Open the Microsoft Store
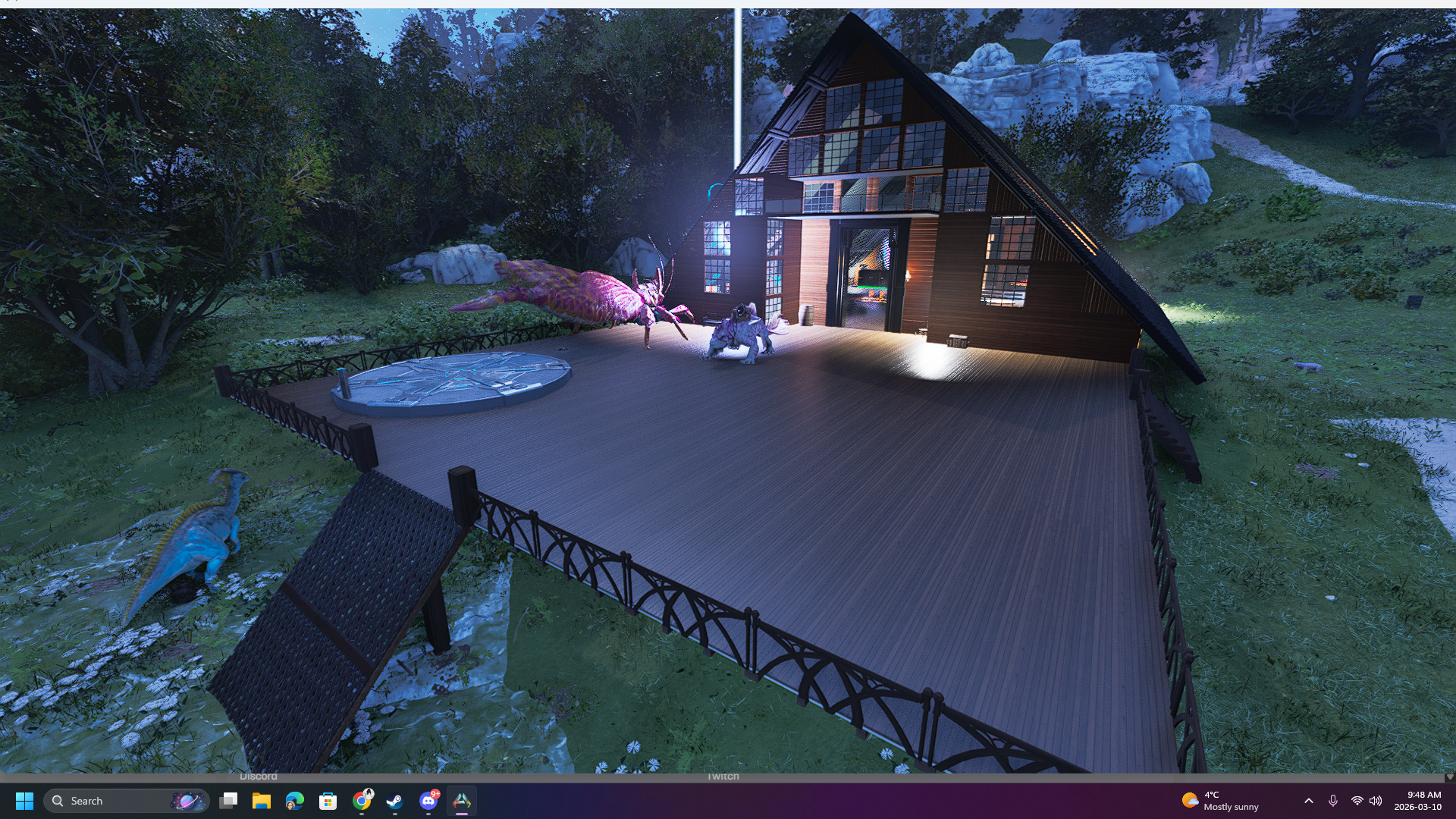Viewport: 1456px width, 819px height. pyautogui.click(x=328, y=801)
